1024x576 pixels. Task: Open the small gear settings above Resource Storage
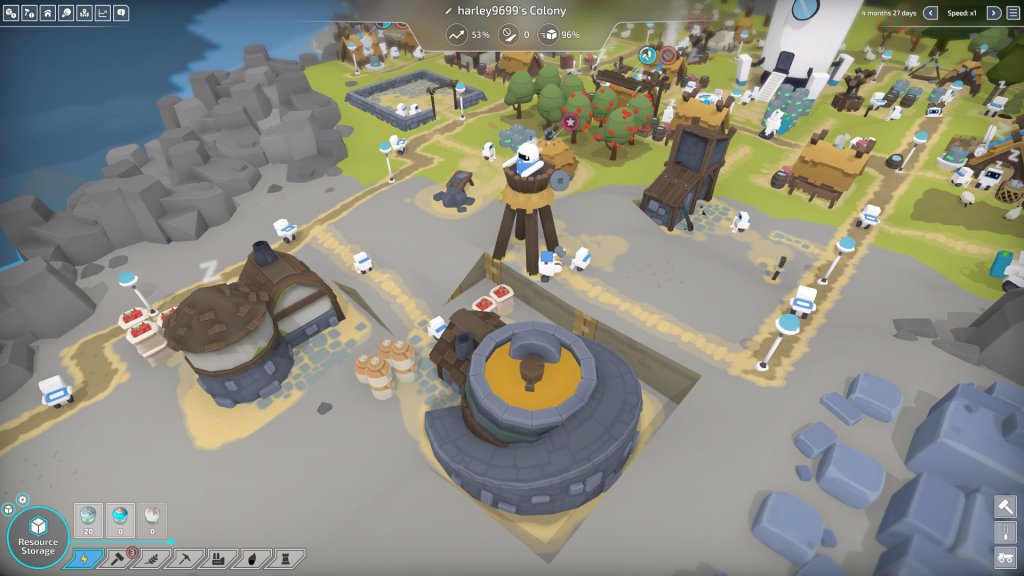[23, 499]
